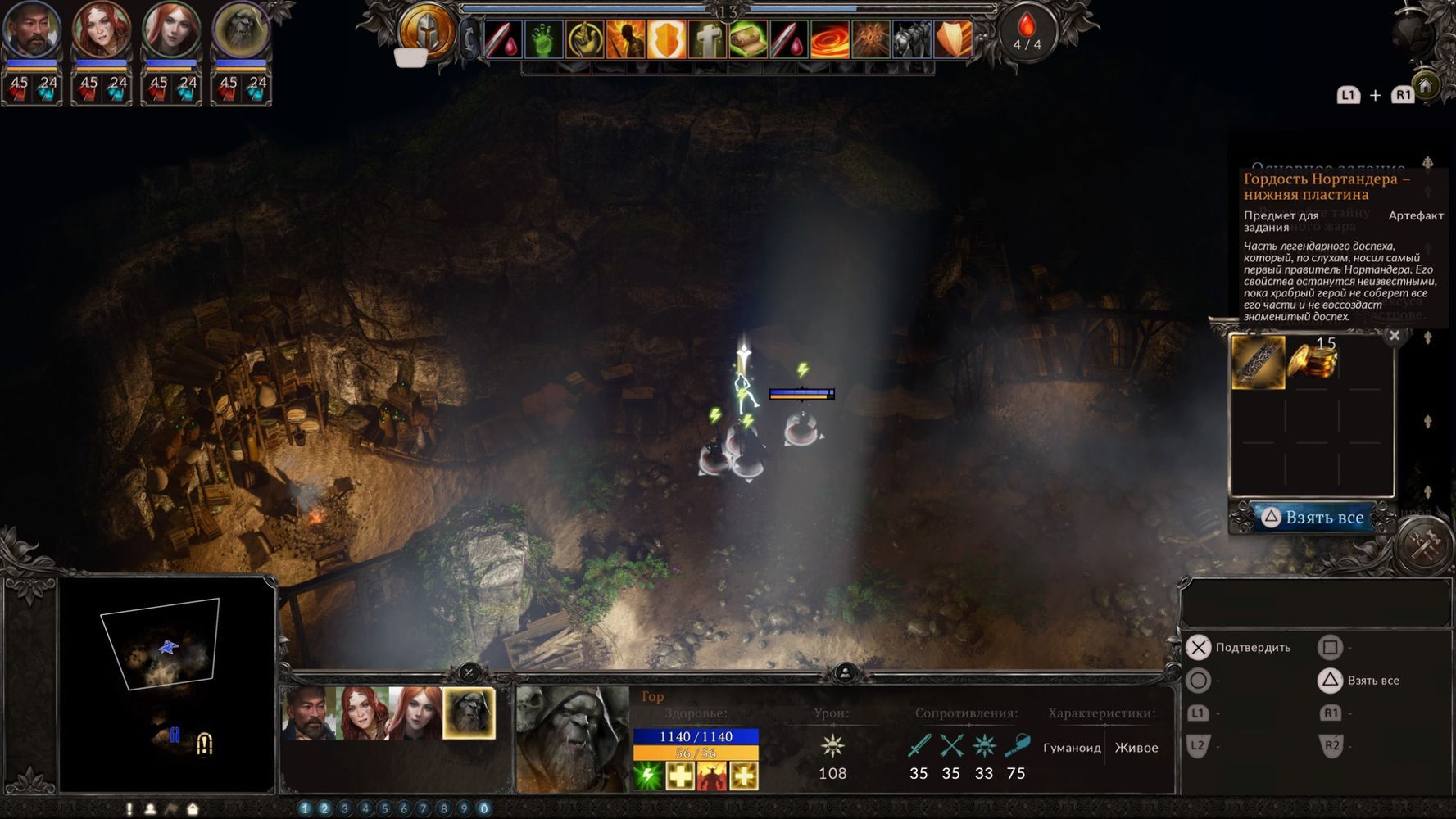This screenshot has width=1456, height=819.
Task: Close the loot container window
Action: click(1395, 335)
